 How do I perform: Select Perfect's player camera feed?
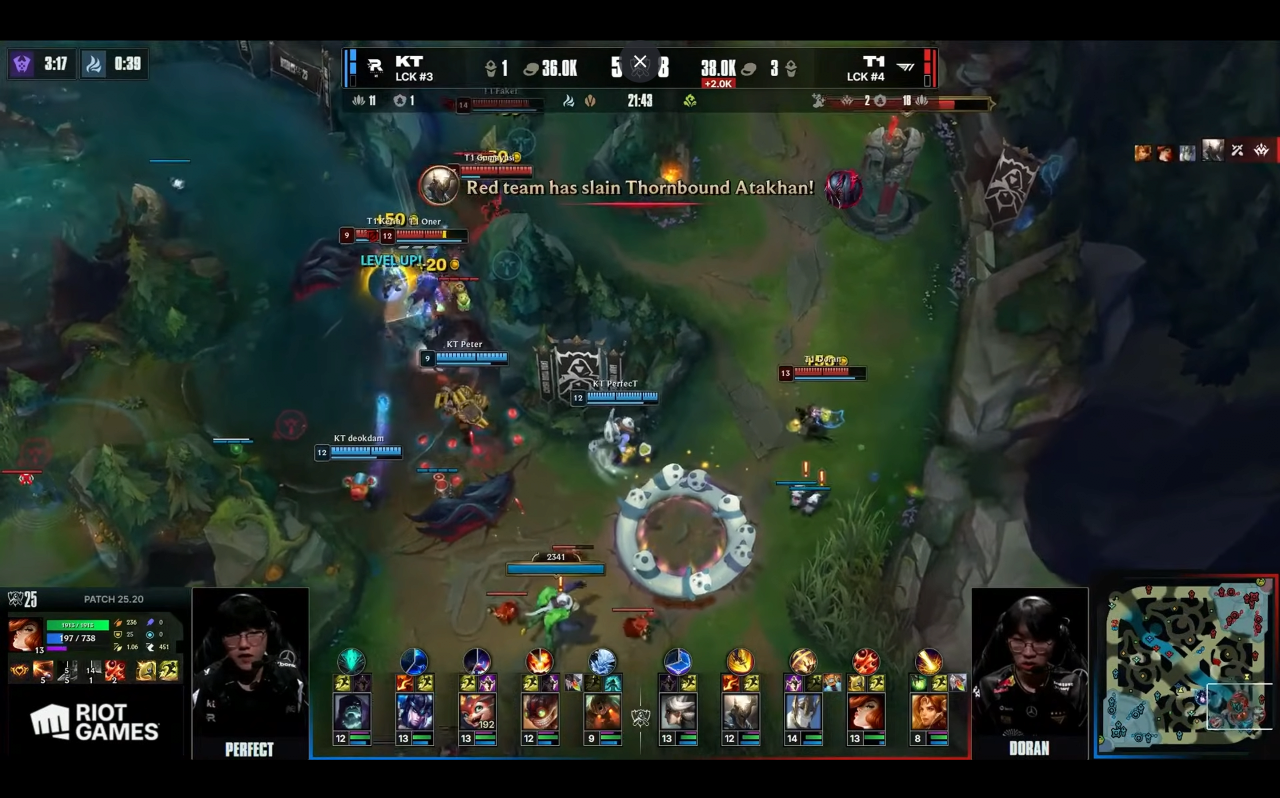250,664
